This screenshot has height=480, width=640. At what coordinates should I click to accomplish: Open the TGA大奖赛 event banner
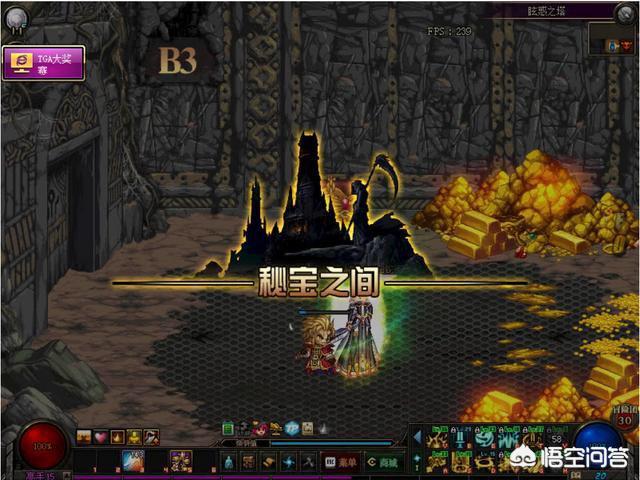43,62
